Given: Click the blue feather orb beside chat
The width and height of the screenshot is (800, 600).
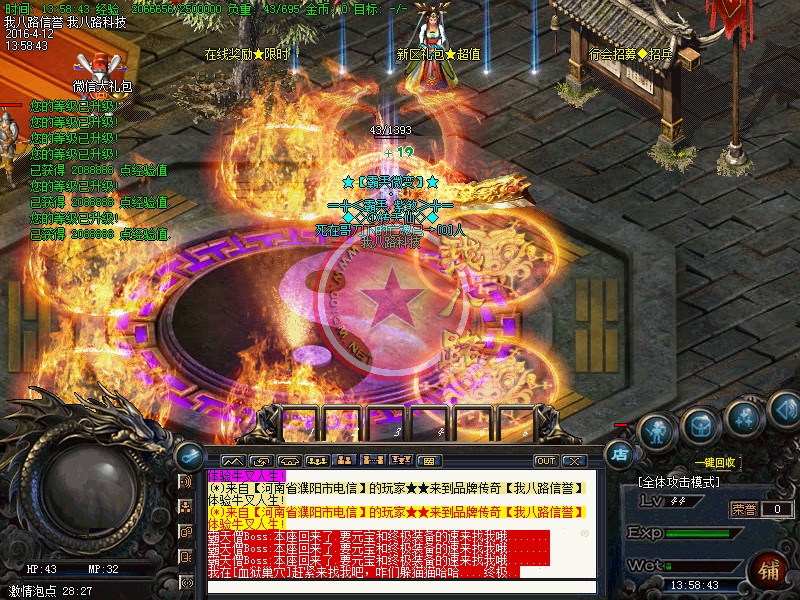Looking at the screenshot, I should [x=187, y=456].
